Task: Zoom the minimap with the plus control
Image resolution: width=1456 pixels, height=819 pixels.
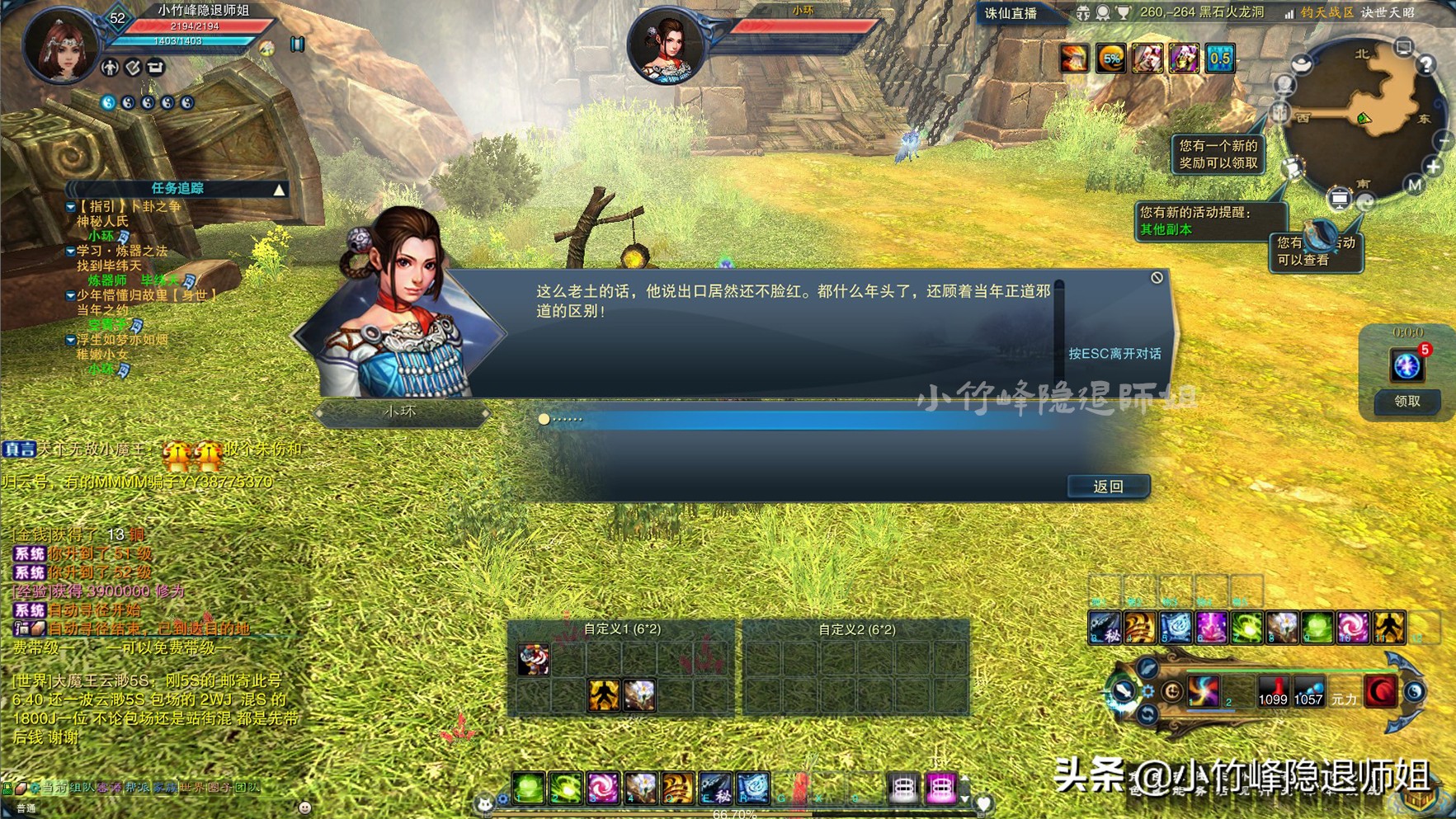Action: click(1434, 166)
